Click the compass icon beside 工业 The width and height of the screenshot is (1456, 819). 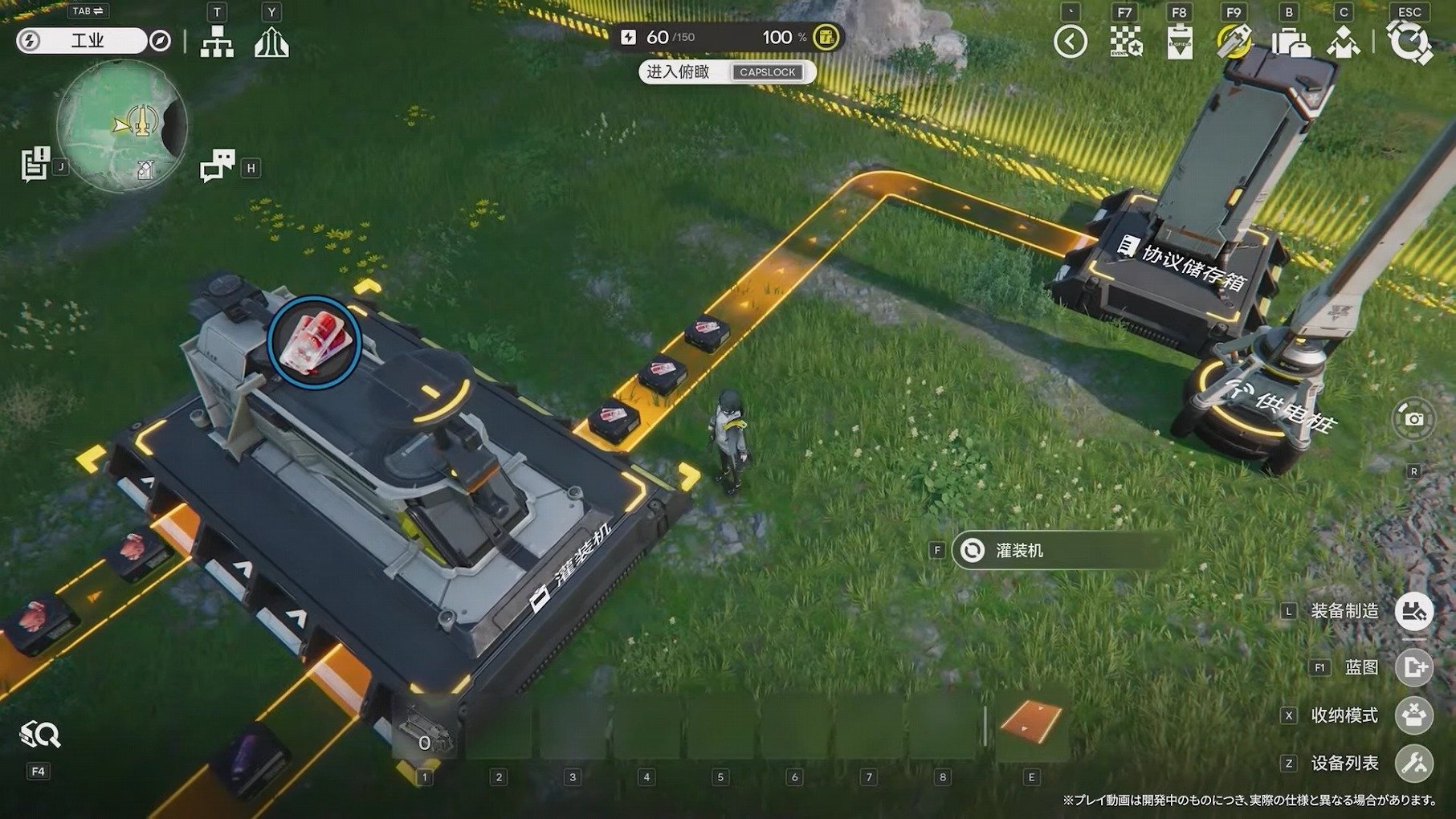(161, 40)
